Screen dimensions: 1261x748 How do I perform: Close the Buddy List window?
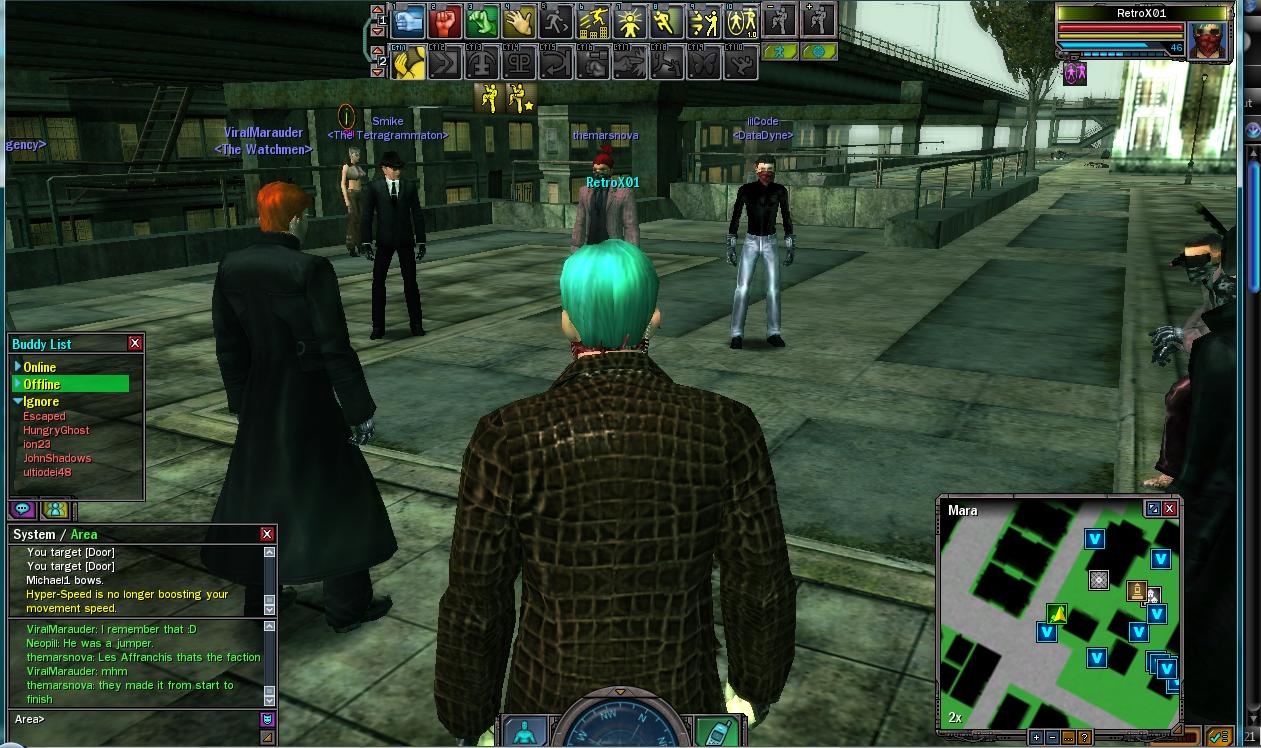pyautogui.click(x=135, y=343)
